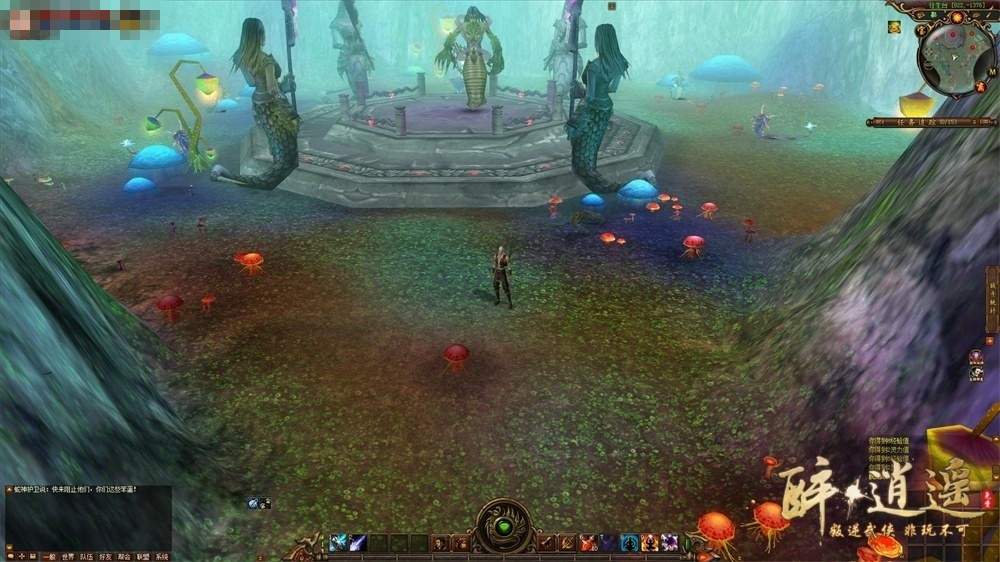The height and width of the screenshot is (562, 1000).
Task: Expand the 任务追踪 quest tracker bar
Action: [929, 122]
